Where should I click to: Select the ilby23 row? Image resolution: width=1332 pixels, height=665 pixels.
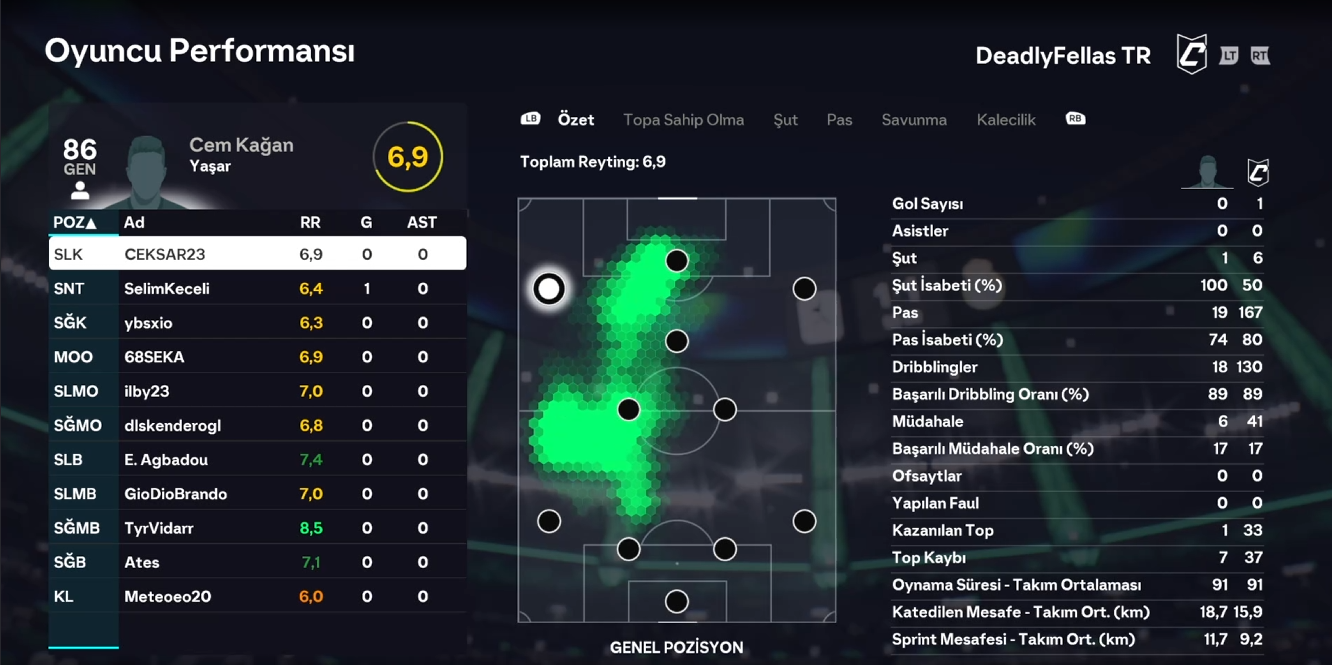point(257,391)
